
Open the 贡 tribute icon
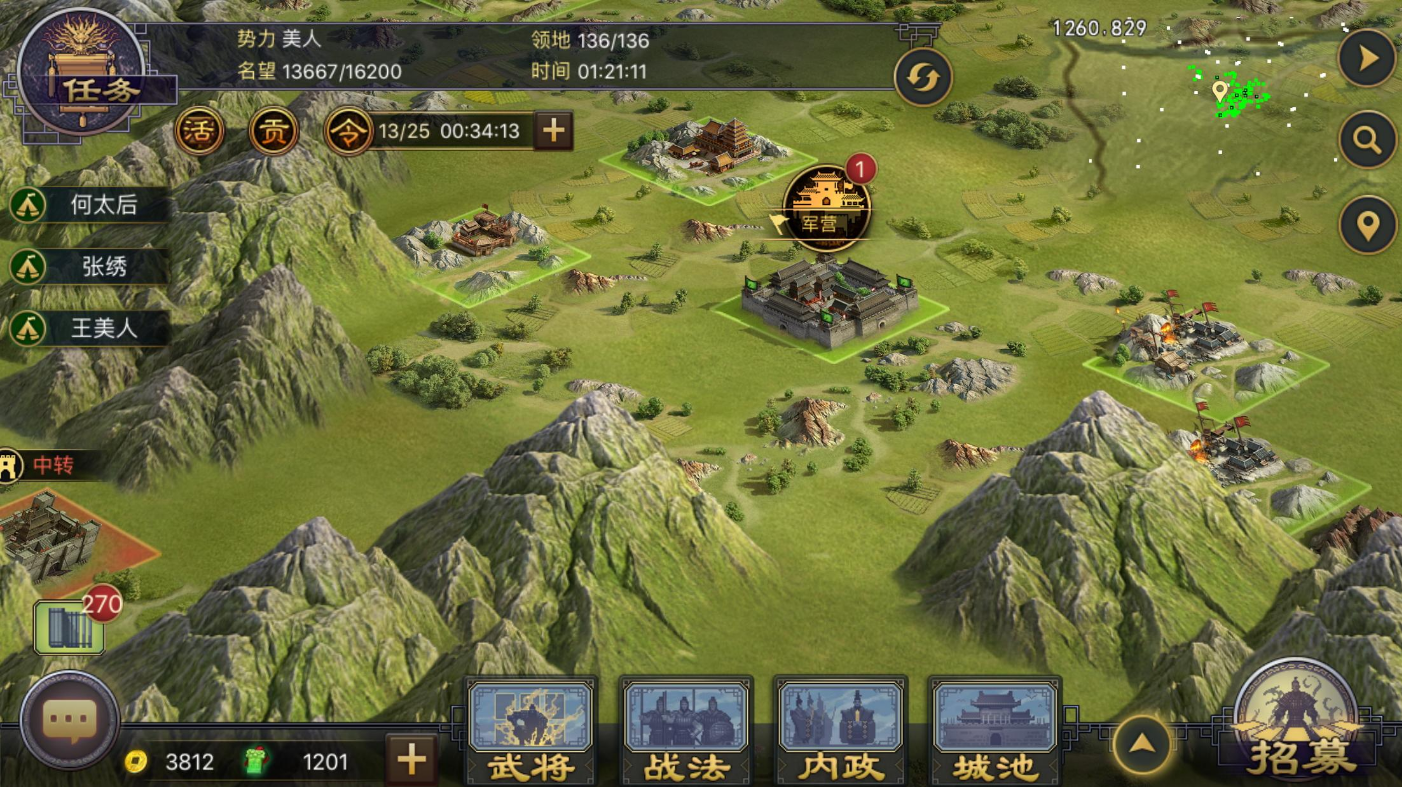tap(273, 131)
